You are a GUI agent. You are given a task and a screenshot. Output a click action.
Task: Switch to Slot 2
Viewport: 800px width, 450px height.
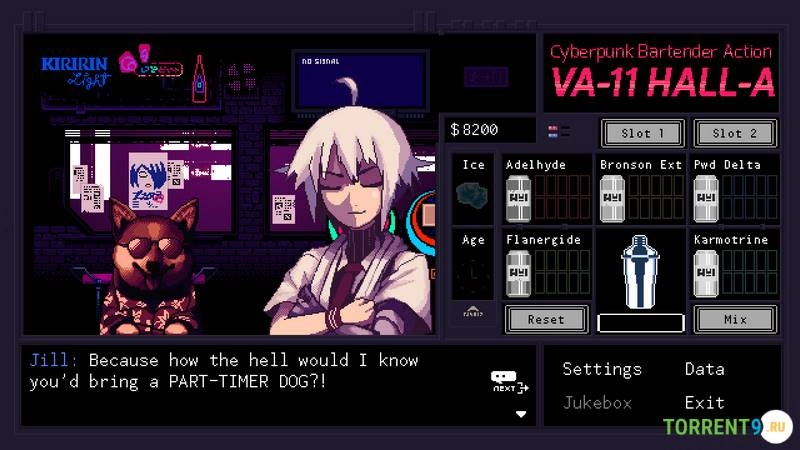point(735,133)
